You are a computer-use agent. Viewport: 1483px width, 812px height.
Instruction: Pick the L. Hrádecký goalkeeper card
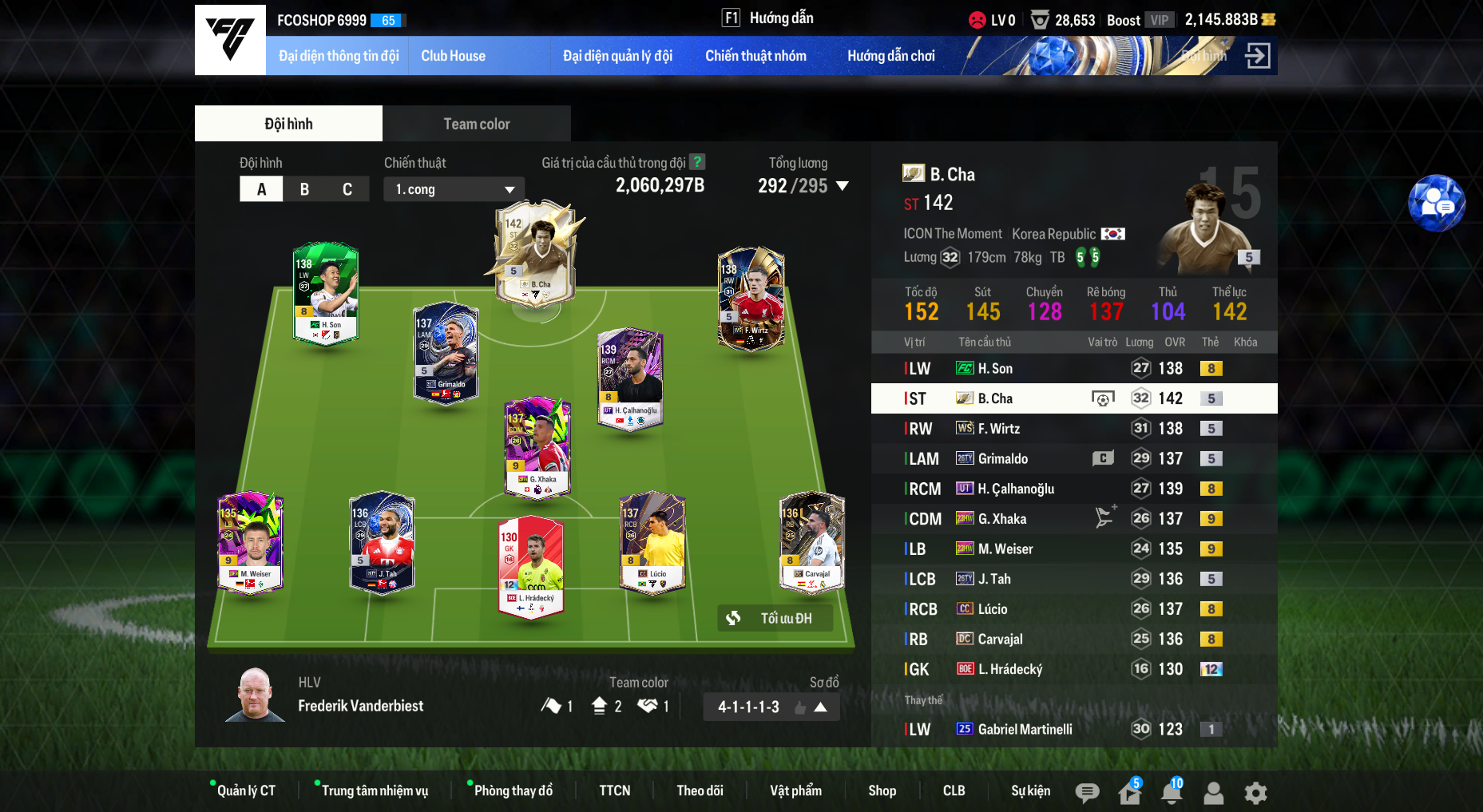click(530, 565)
